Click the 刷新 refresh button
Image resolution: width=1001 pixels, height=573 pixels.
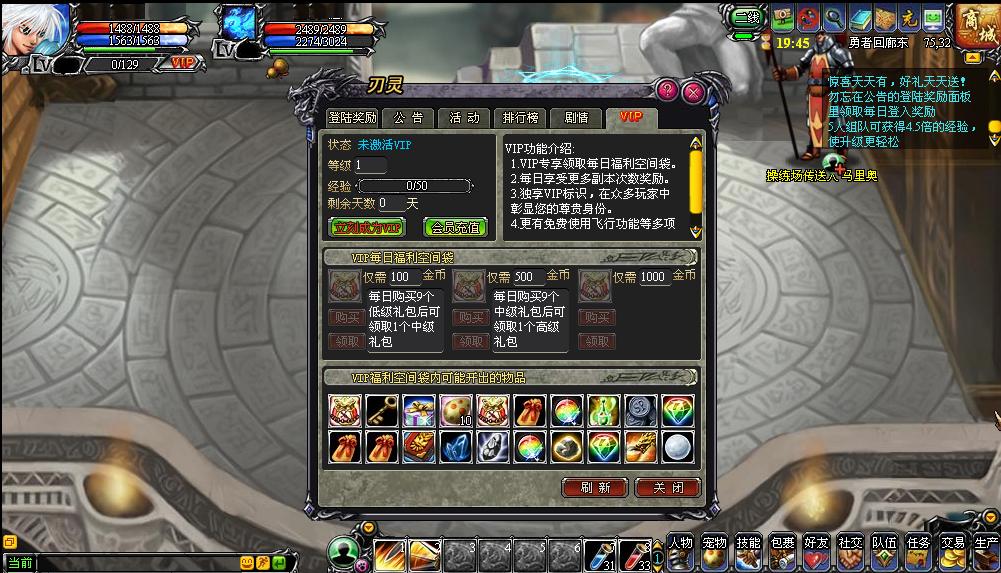tap(594, 488)
